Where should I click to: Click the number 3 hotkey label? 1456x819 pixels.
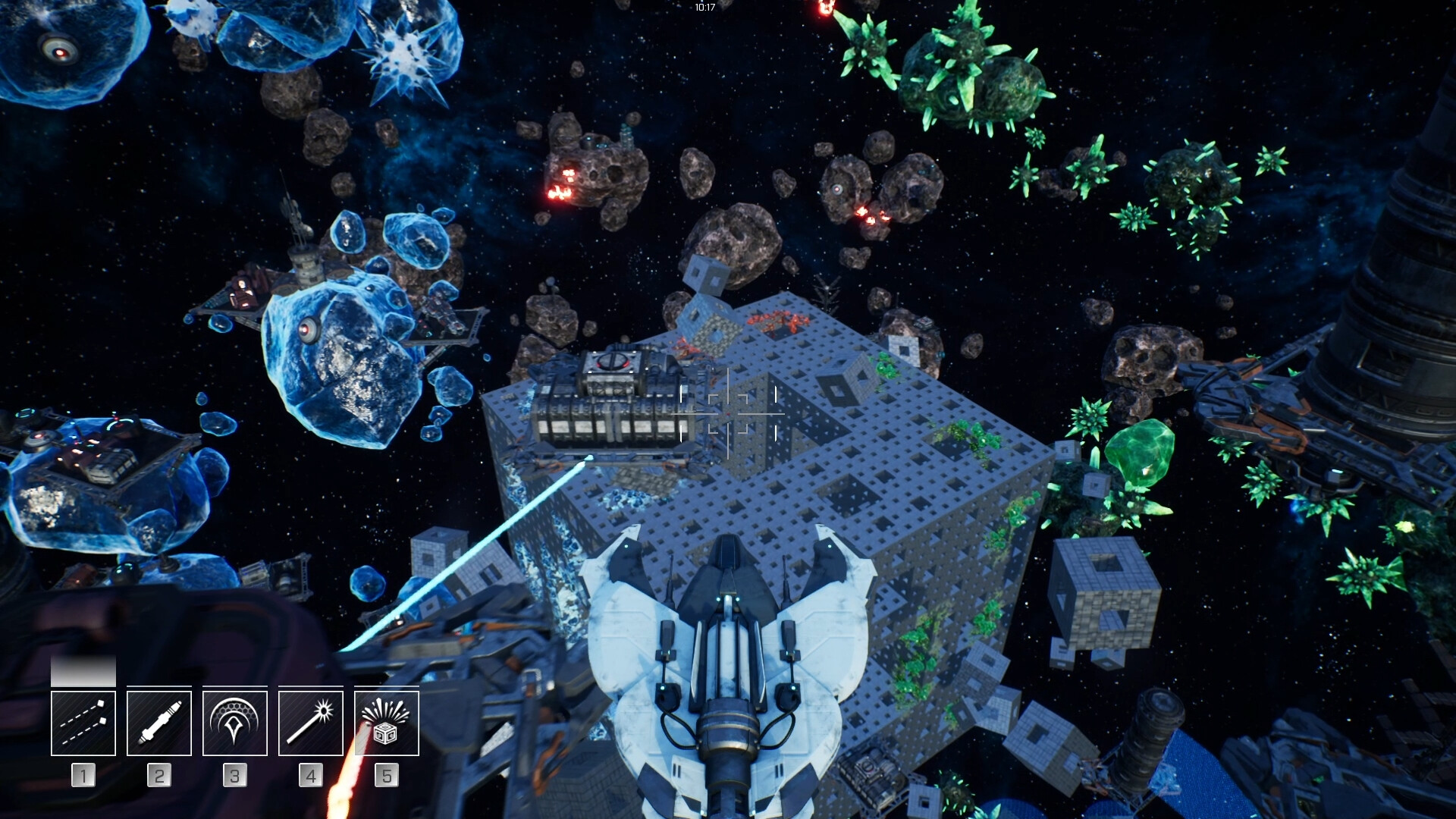[x=235, y=775]
